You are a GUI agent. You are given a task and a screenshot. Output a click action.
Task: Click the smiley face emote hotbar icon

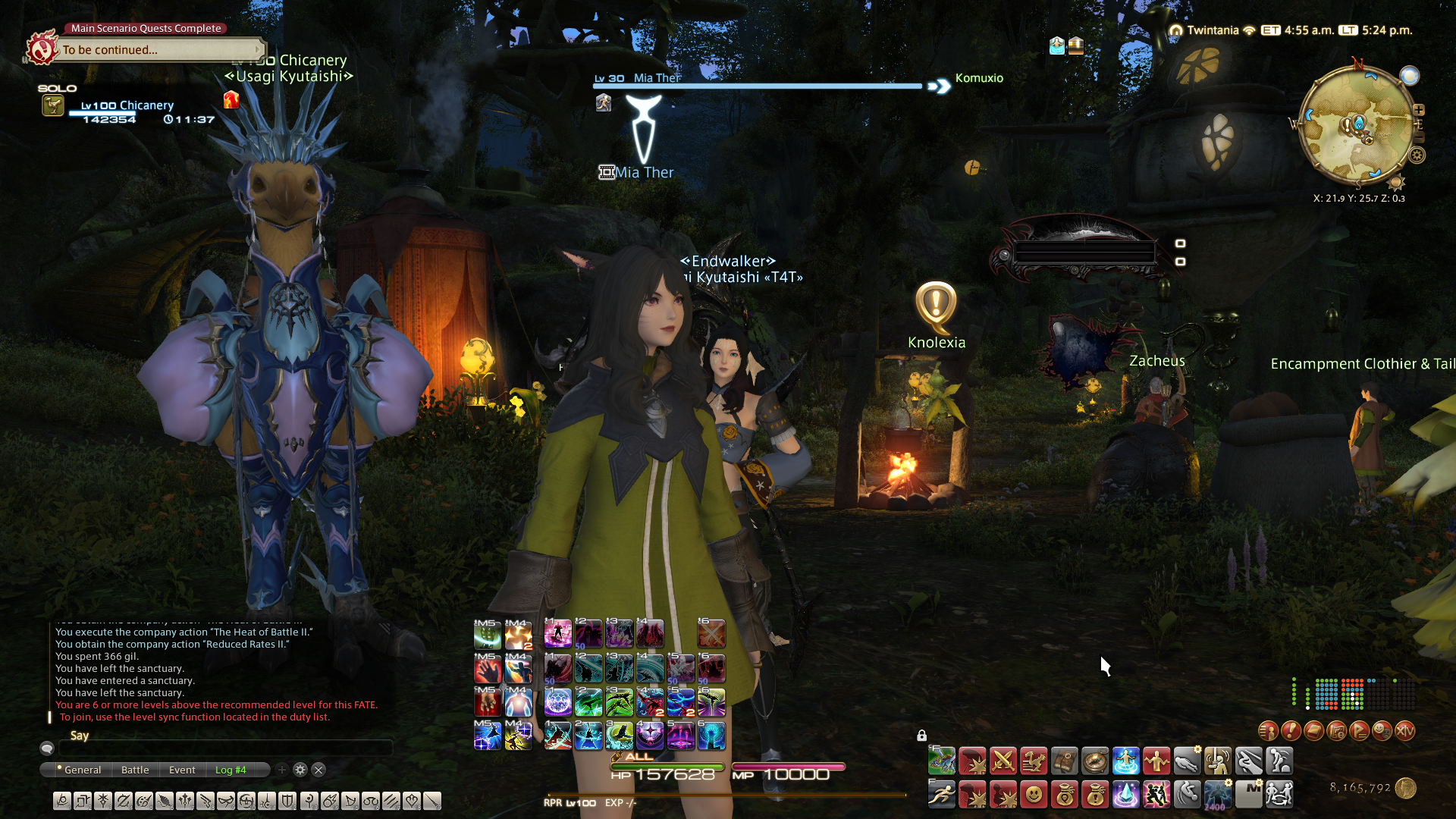[1034, 794]
